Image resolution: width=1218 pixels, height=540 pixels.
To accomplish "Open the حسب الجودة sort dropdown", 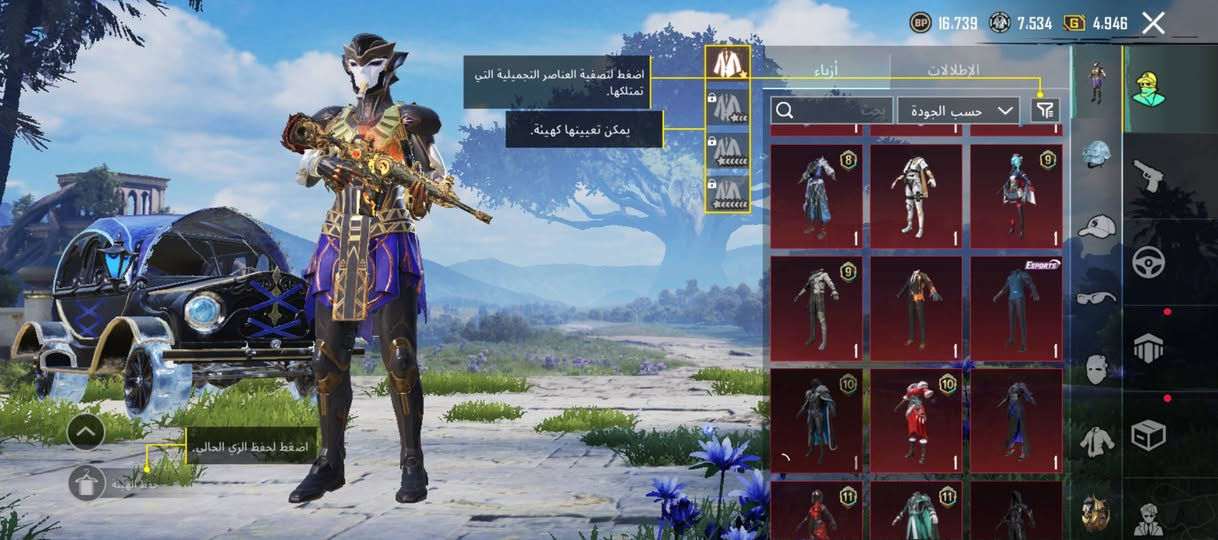I will pyautogui.click(x=957, y=110).
